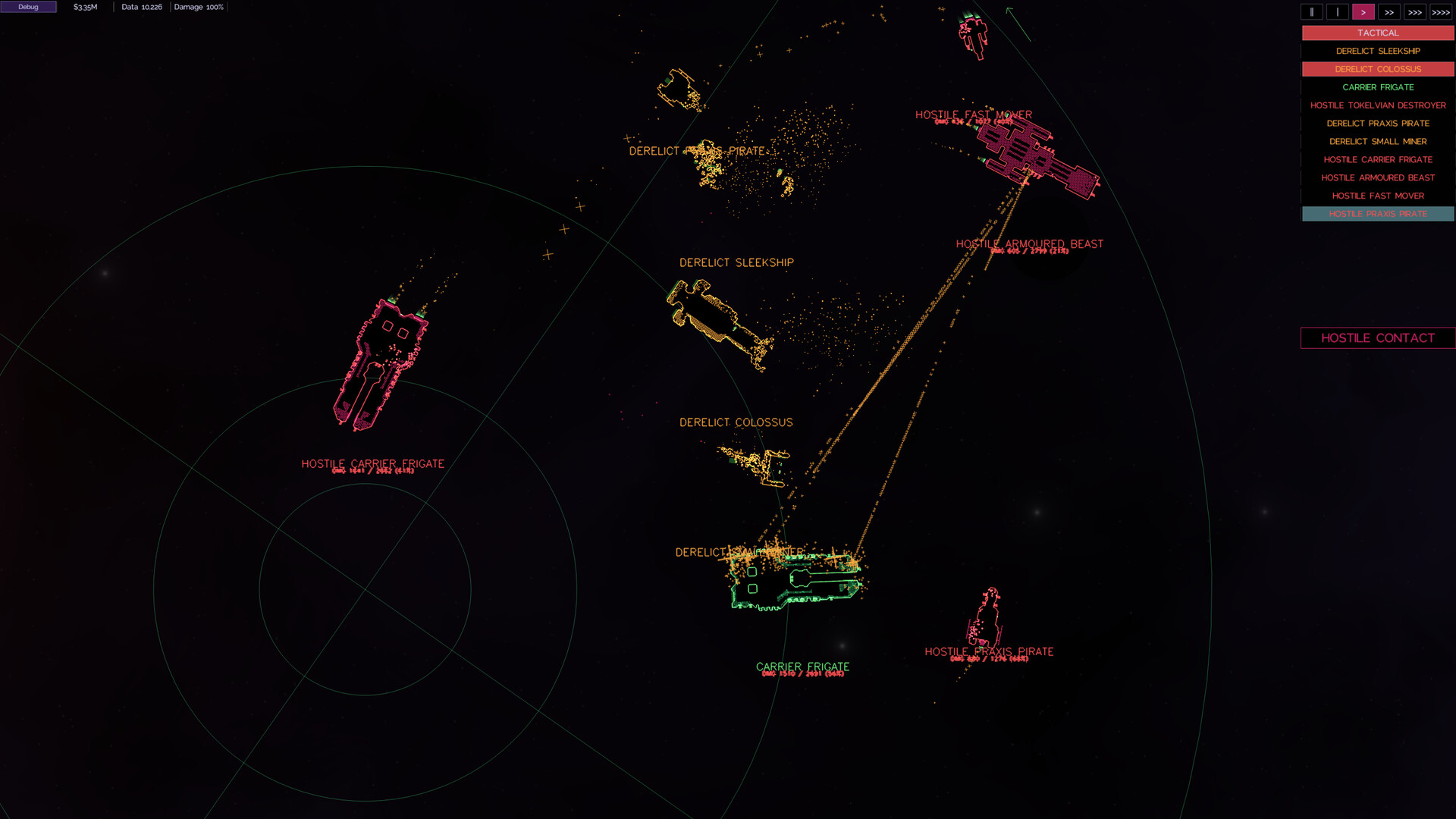This screenshot has width=1456, height=819.
Task: Engage the triple-arrow fast-forward icon
Action: (x=1414, y=12)
